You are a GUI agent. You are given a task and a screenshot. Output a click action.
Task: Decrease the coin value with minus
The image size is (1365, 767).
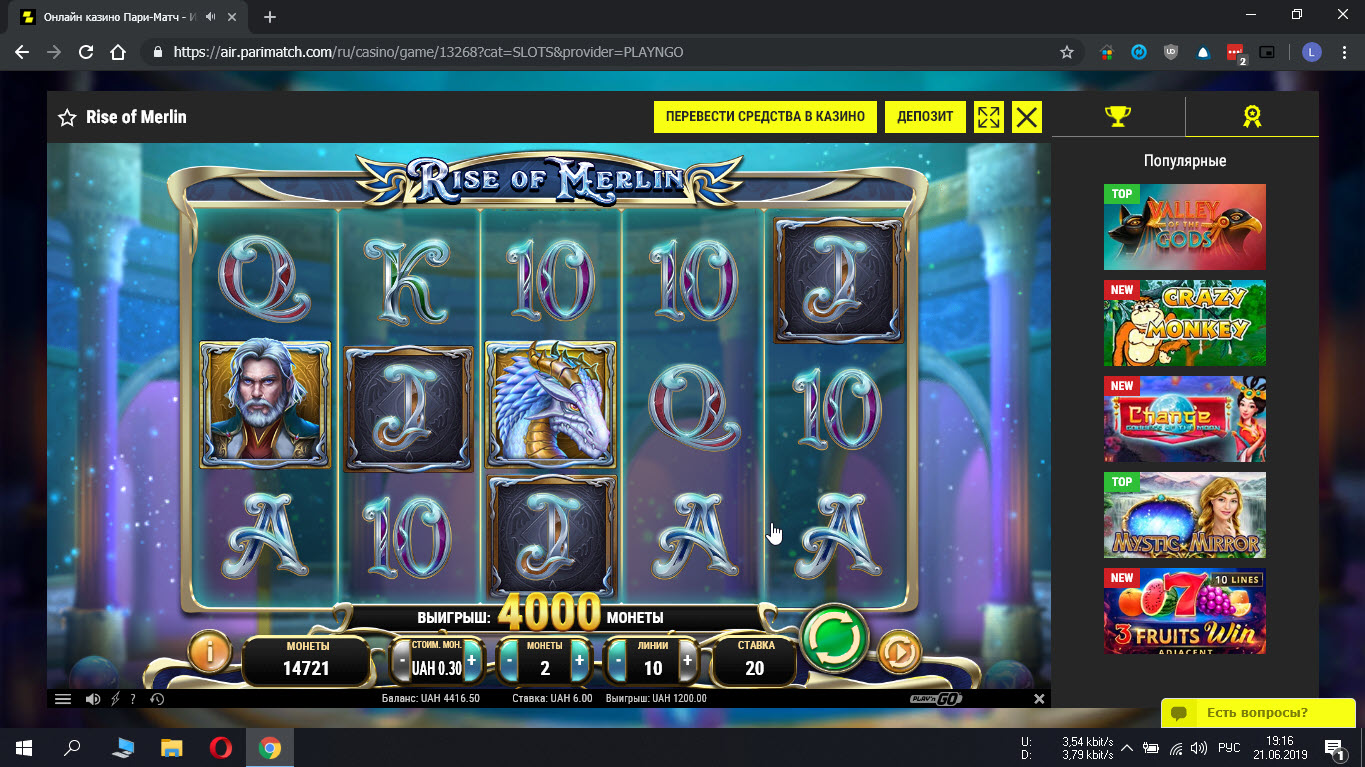point(402,661)
